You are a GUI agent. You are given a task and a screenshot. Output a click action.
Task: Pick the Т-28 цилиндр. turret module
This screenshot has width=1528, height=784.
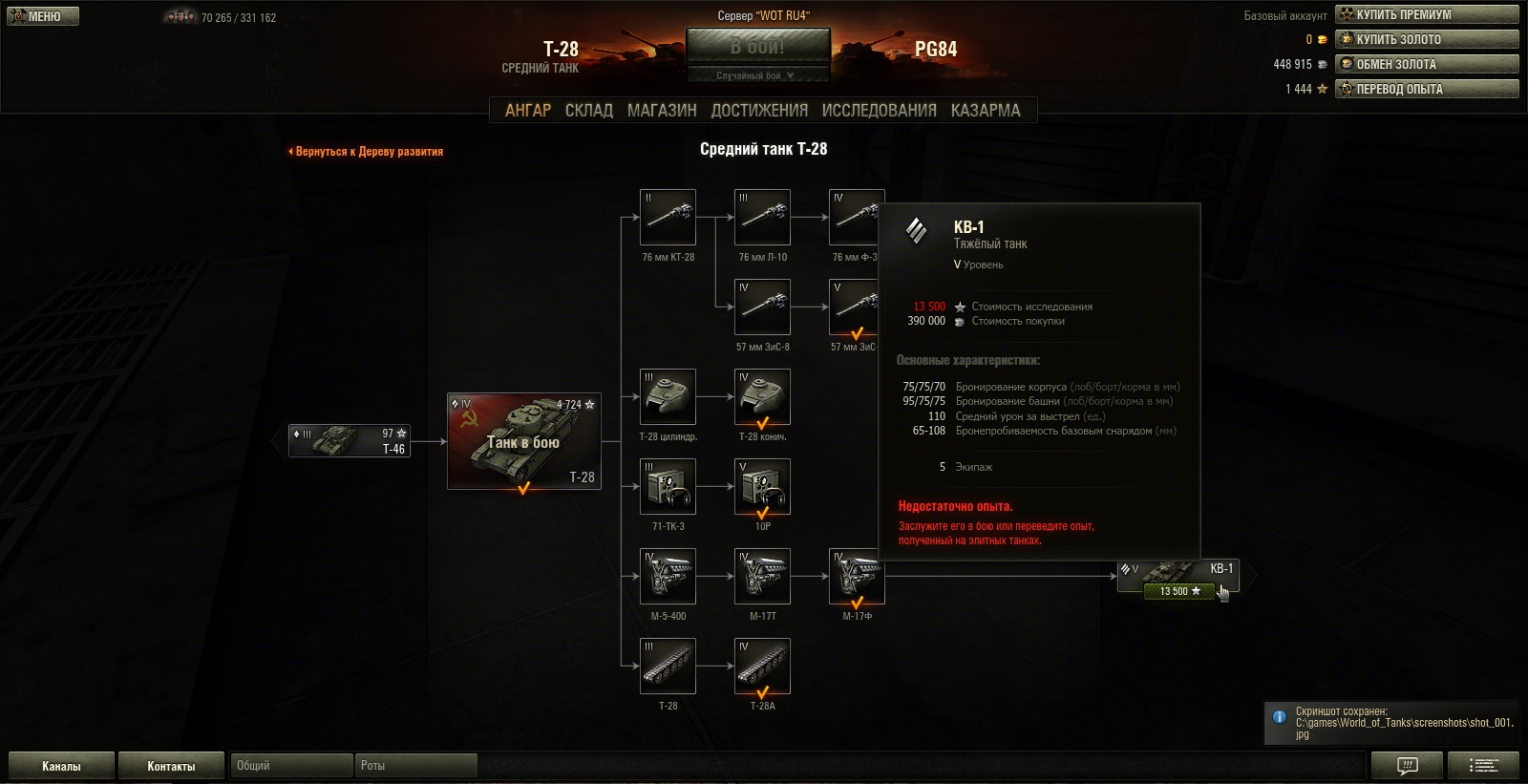pos(668,396)
